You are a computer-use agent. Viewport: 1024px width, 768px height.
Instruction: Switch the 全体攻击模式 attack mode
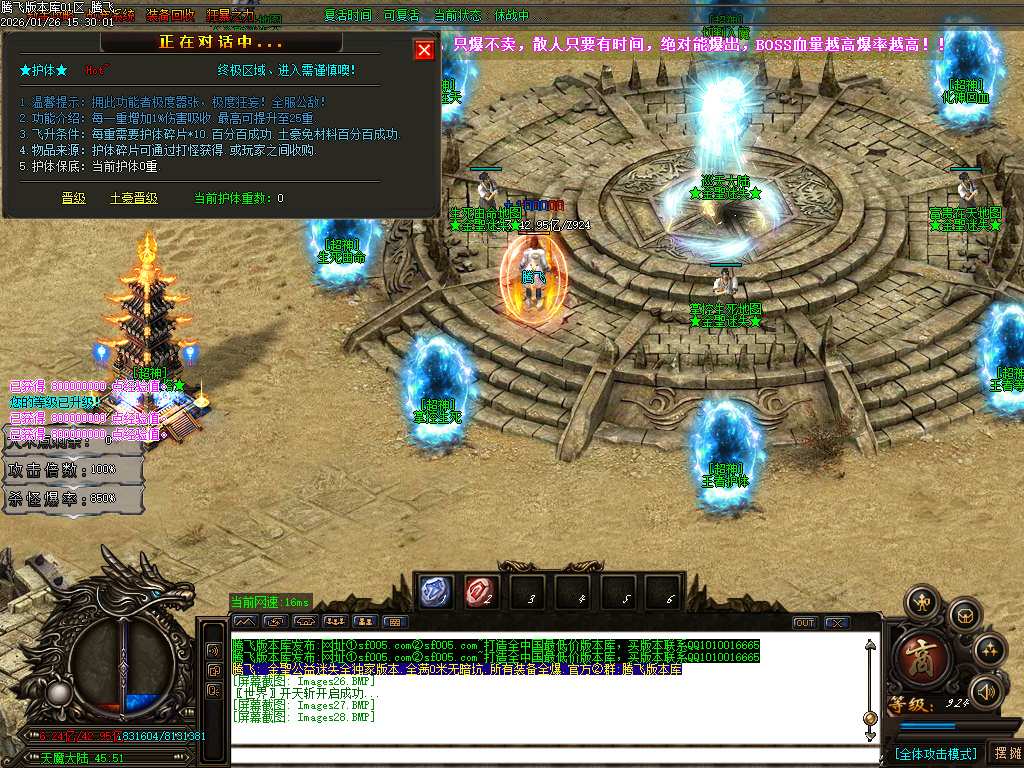[935, 753]
